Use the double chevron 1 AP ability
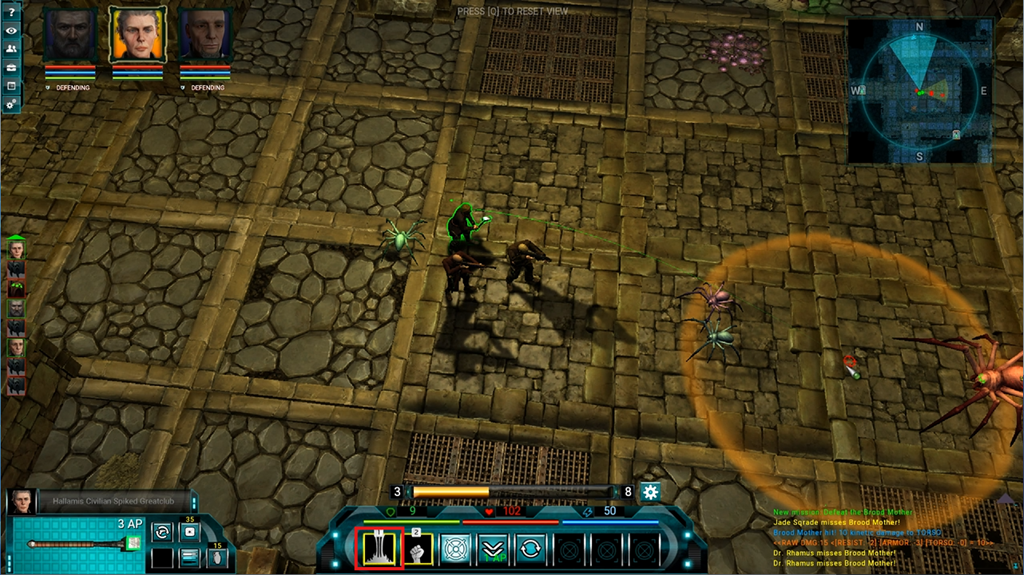The width and height of the screenshot is (1024, 575). (x=492, y=548)
